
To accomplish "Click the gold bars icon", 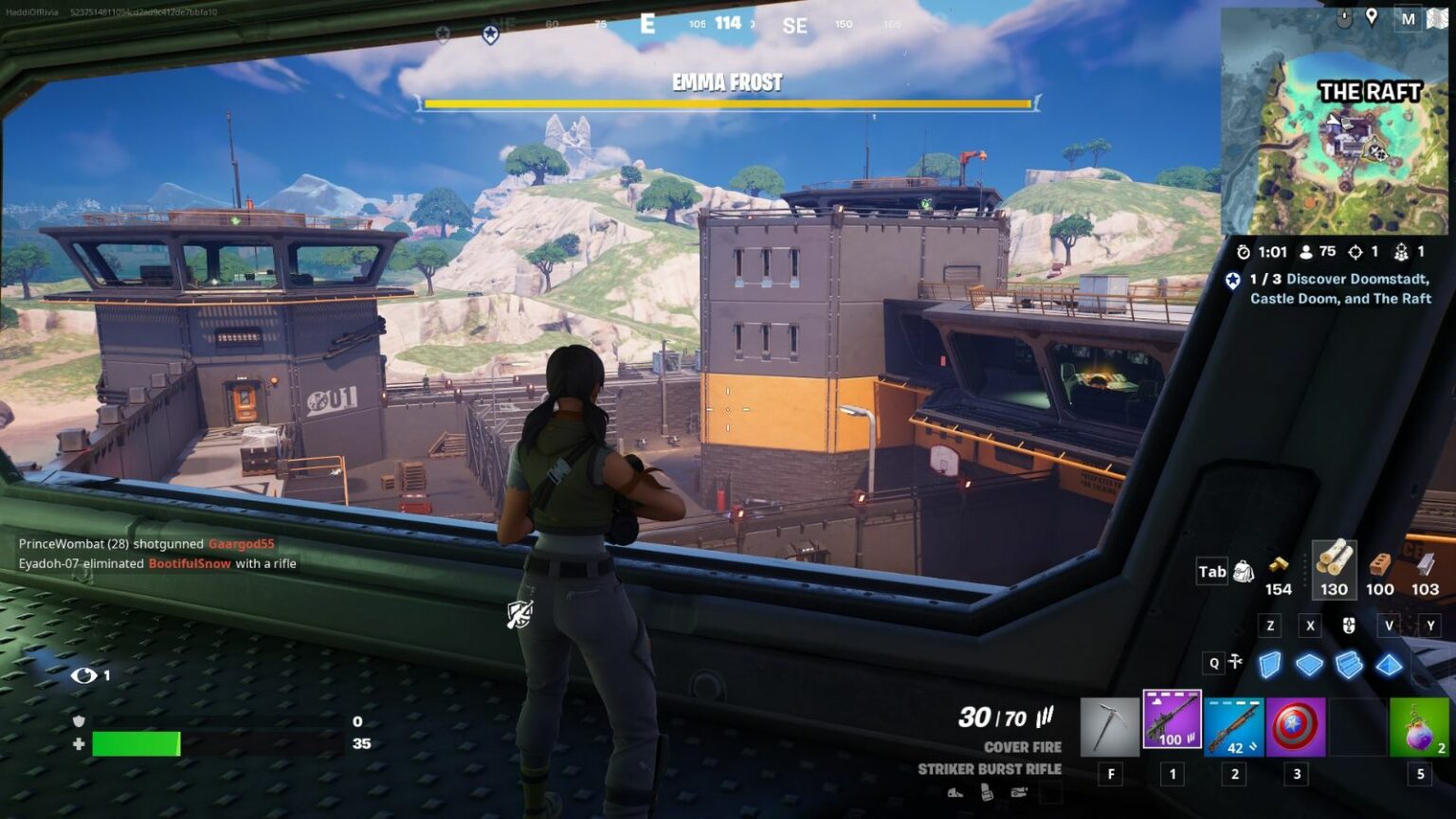I will pos(1278,565).
